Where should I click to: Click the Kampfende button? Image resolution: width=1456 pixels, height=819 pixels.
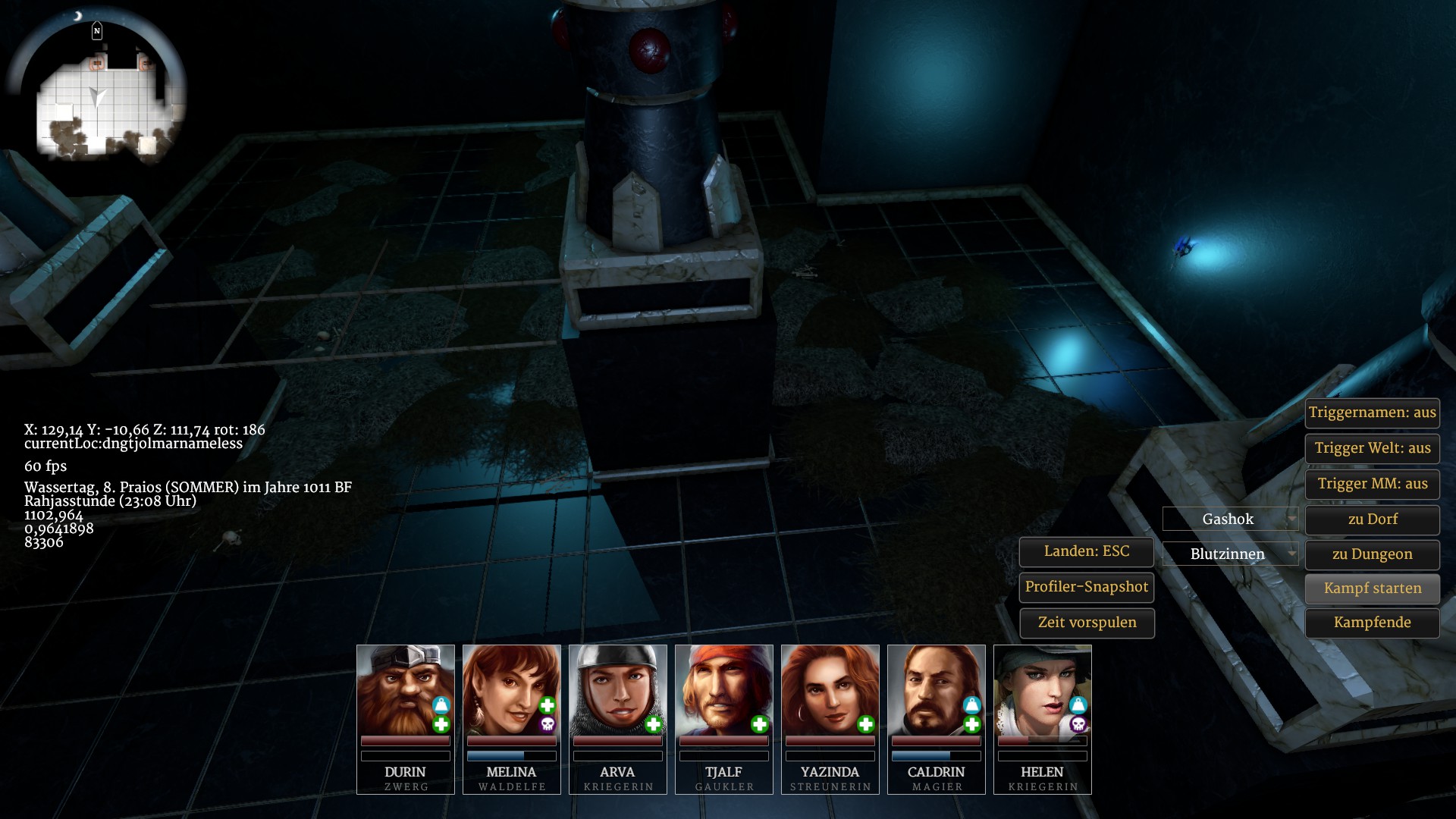point(1372,623)
